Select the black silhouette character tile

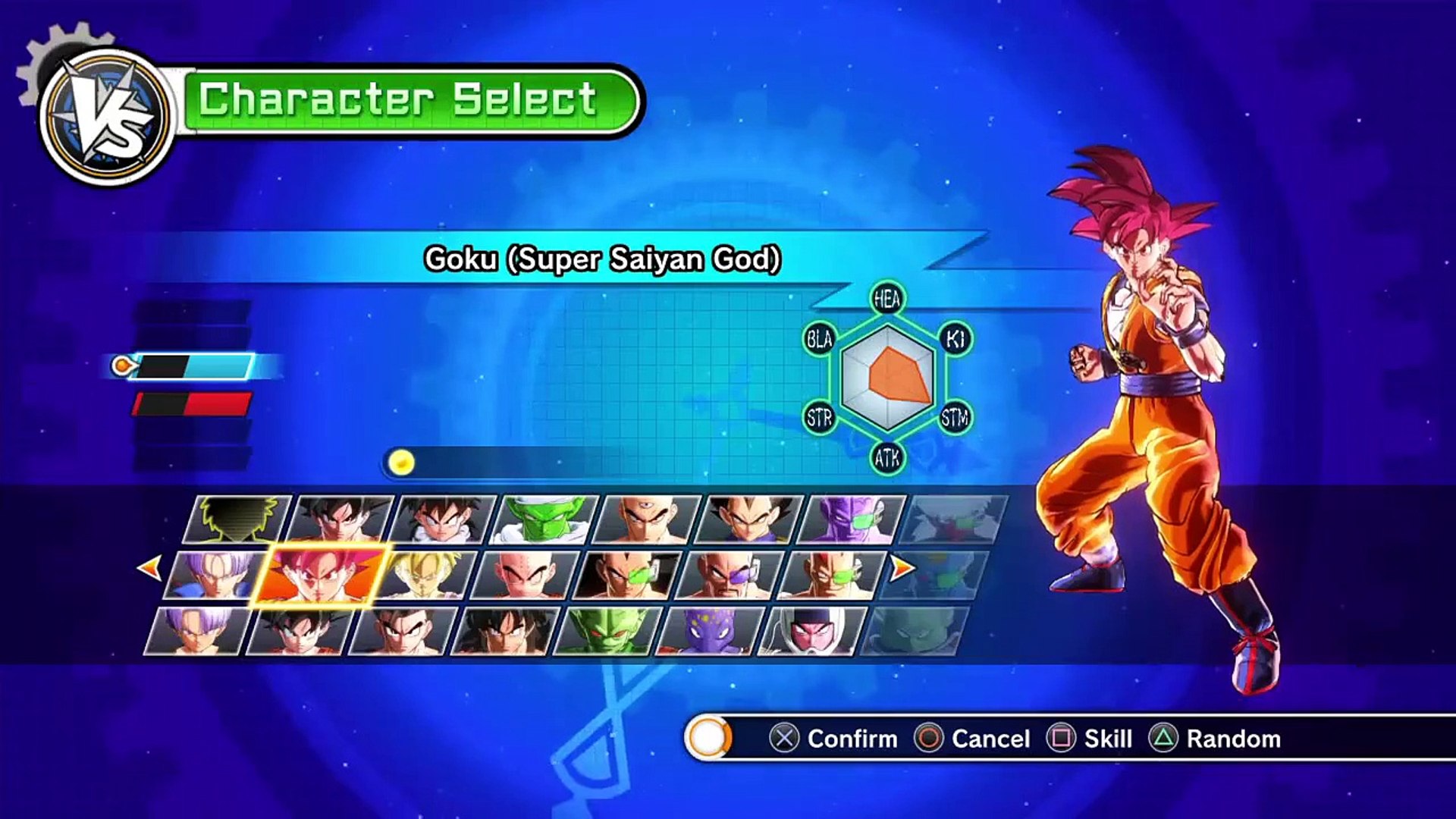(x=238, y=519)
